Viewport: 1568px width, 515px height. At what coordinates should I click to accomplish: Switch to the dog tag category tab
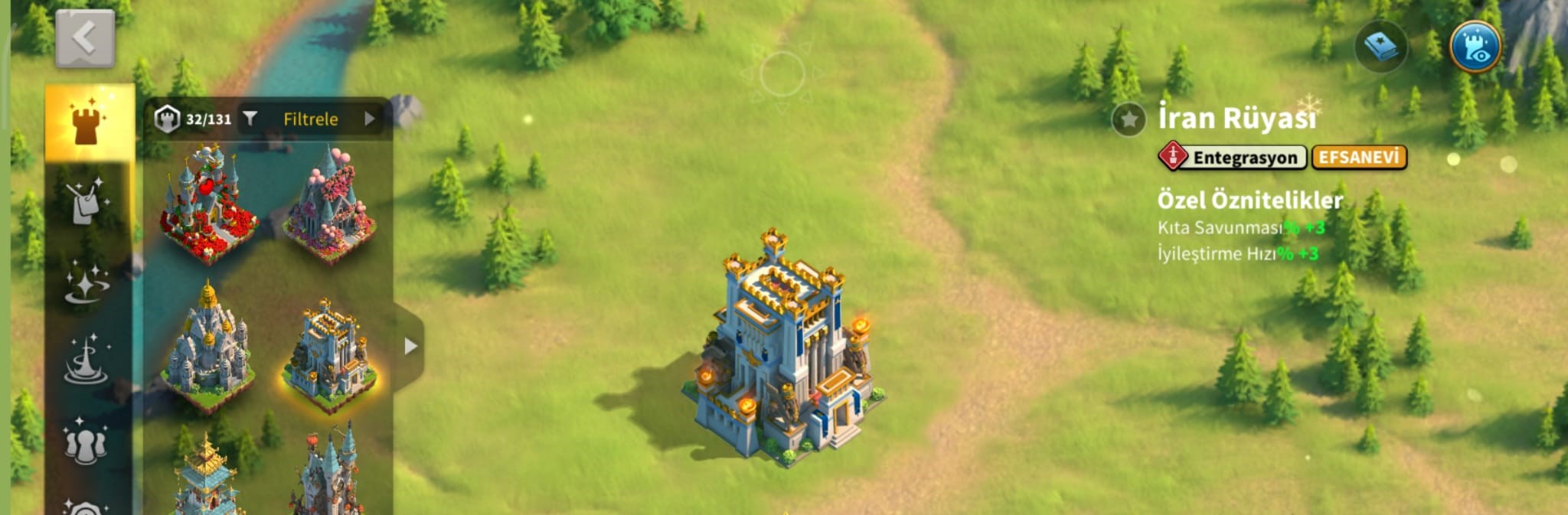87,202
